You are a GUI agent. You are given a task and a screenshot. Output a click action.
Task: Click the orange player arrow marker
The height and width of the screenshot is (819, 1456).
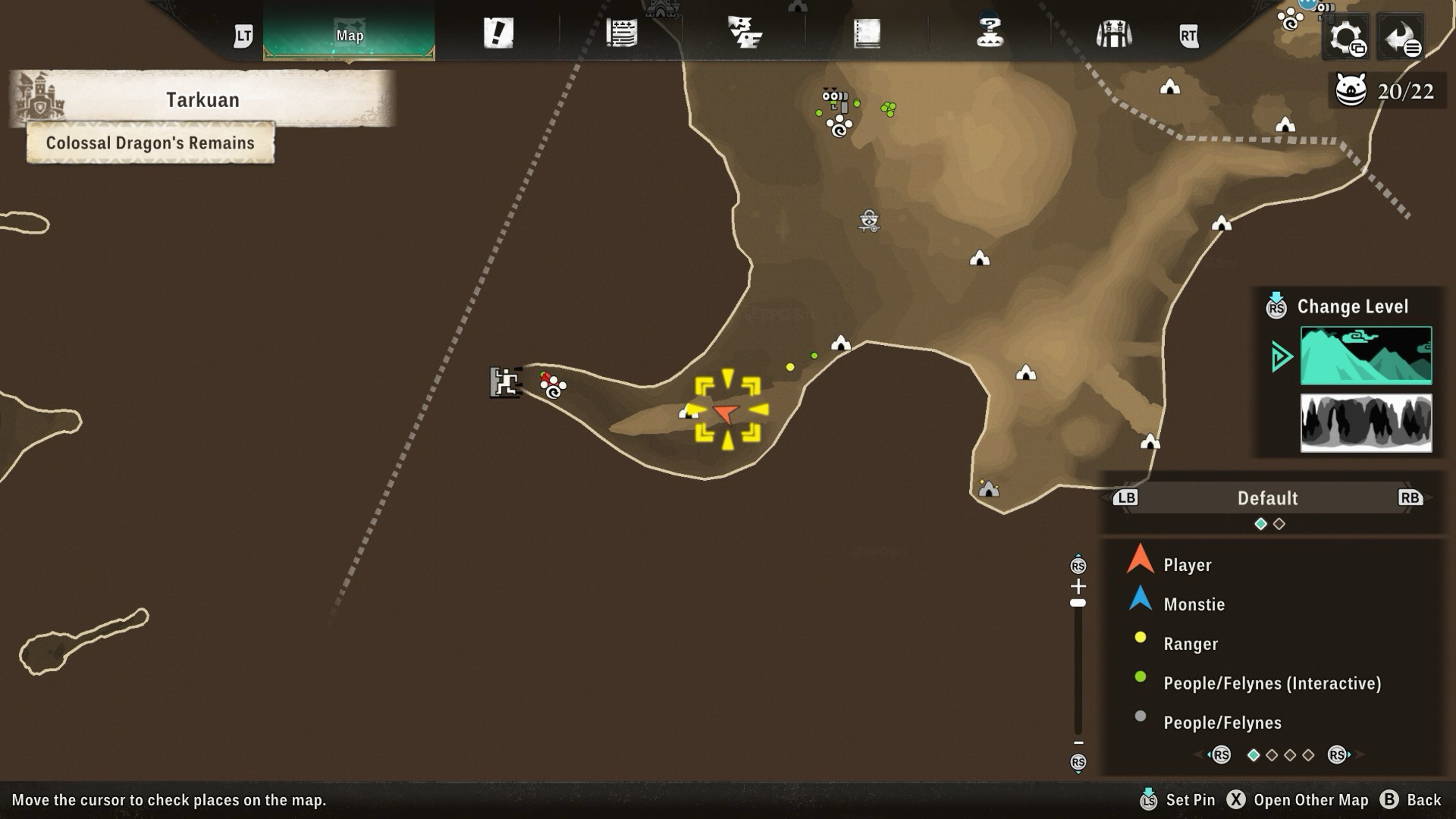click(726, 413)
